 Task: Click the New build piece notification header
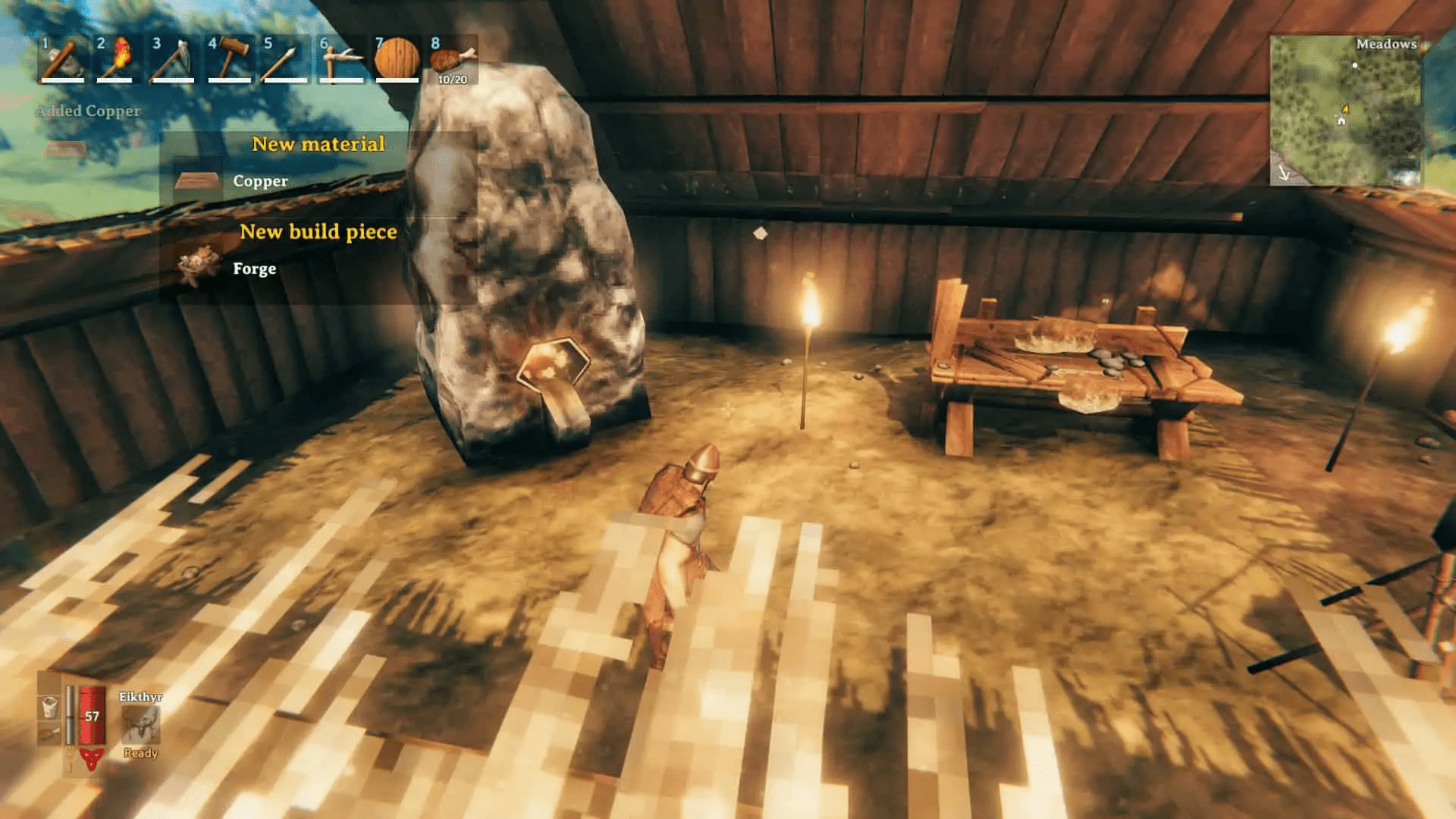click(318, 232)
